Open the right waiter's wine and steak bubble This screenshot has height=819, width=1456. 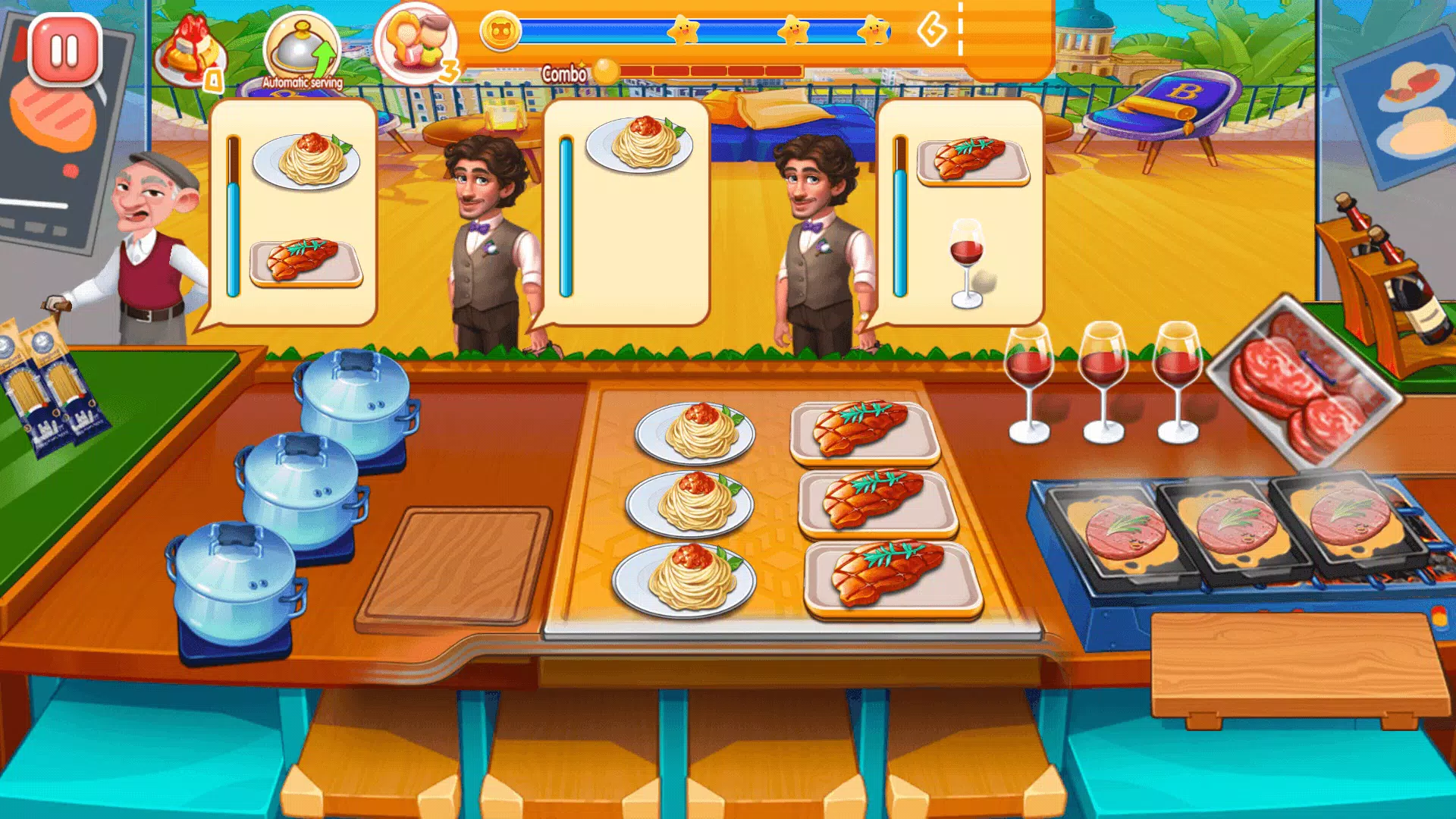pyautogui.click(x=963, y=212)
